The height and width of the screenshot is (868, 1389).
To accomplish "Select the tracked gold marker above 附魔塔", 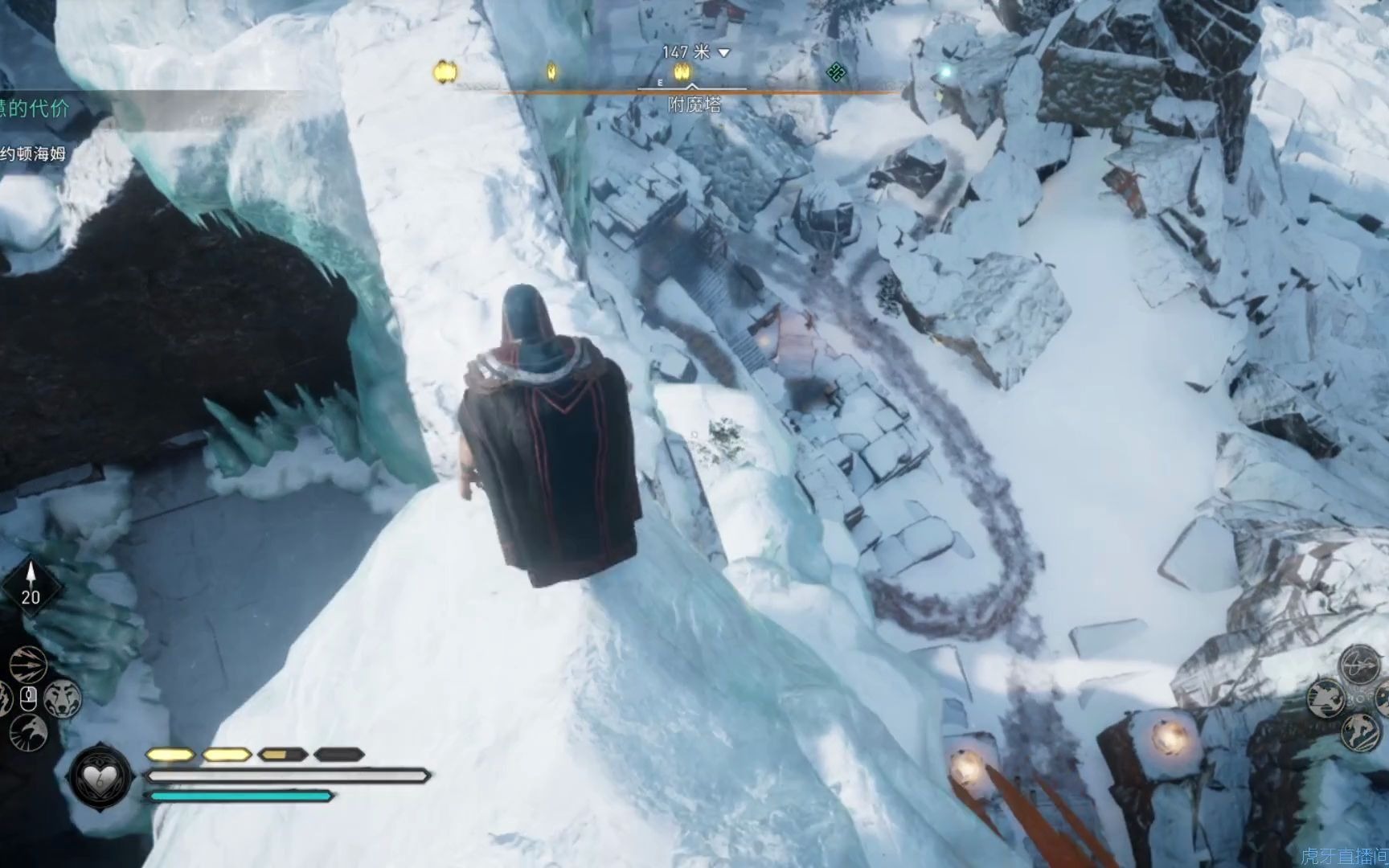I will 682,73.
